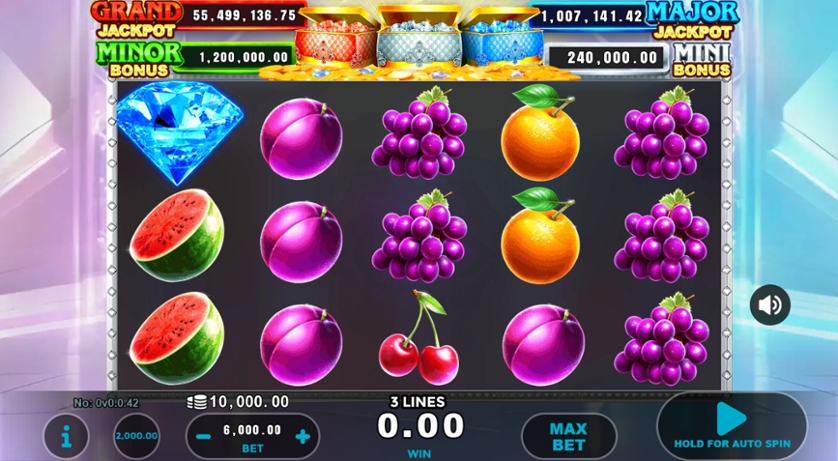Decrease the bet with the minus button

pyautogui.click(x=204, y=436)
